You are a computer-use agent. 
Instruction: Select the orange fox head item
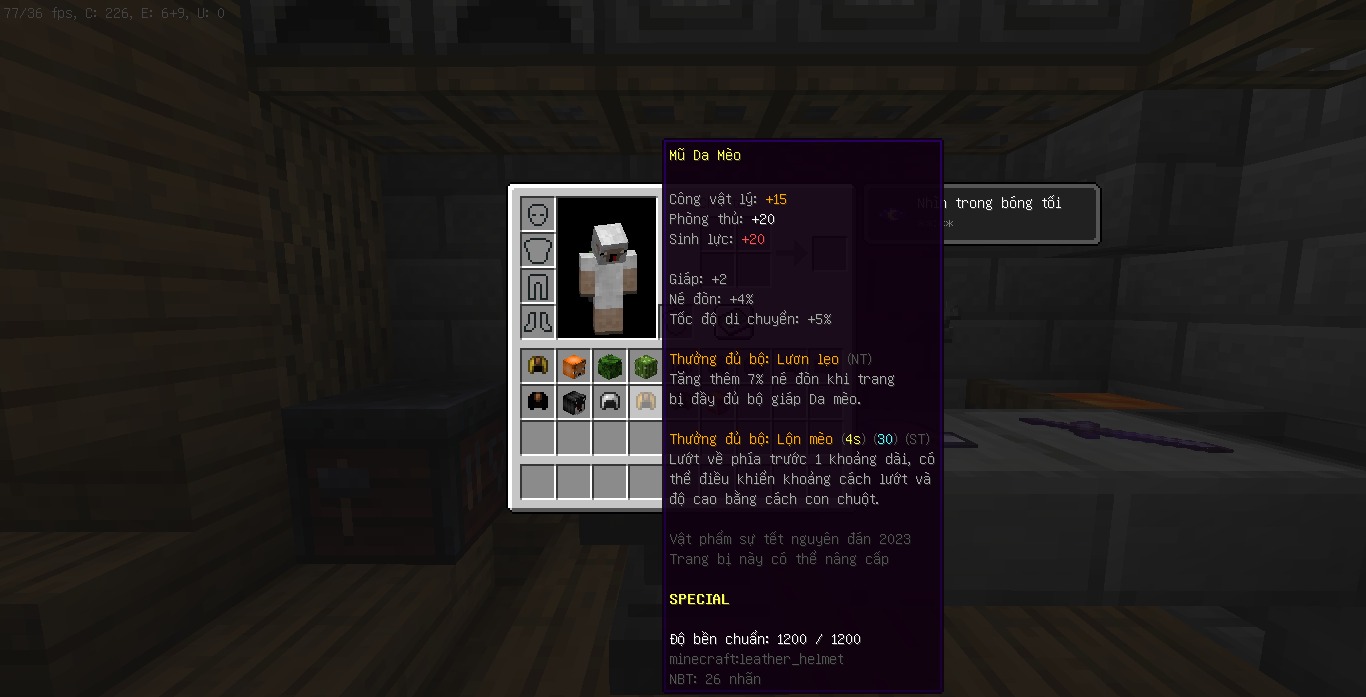point(574,366)
